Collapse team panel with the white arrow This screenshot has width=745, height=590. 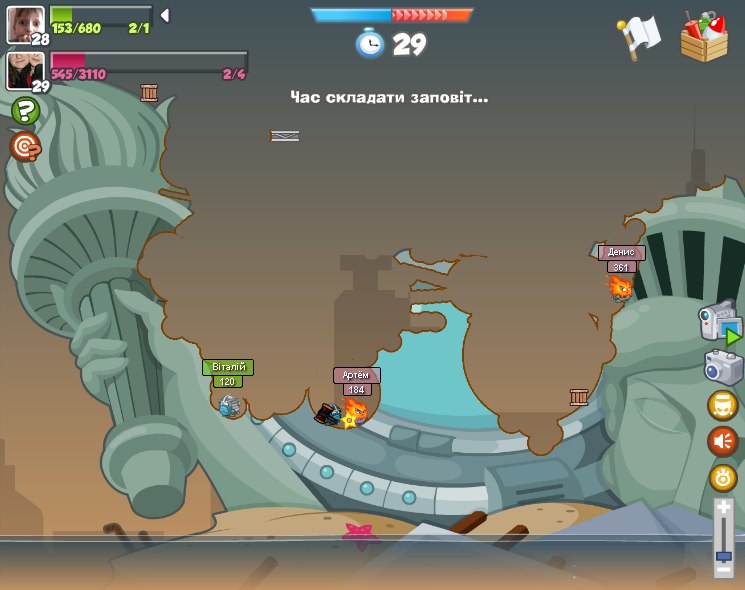164,15
